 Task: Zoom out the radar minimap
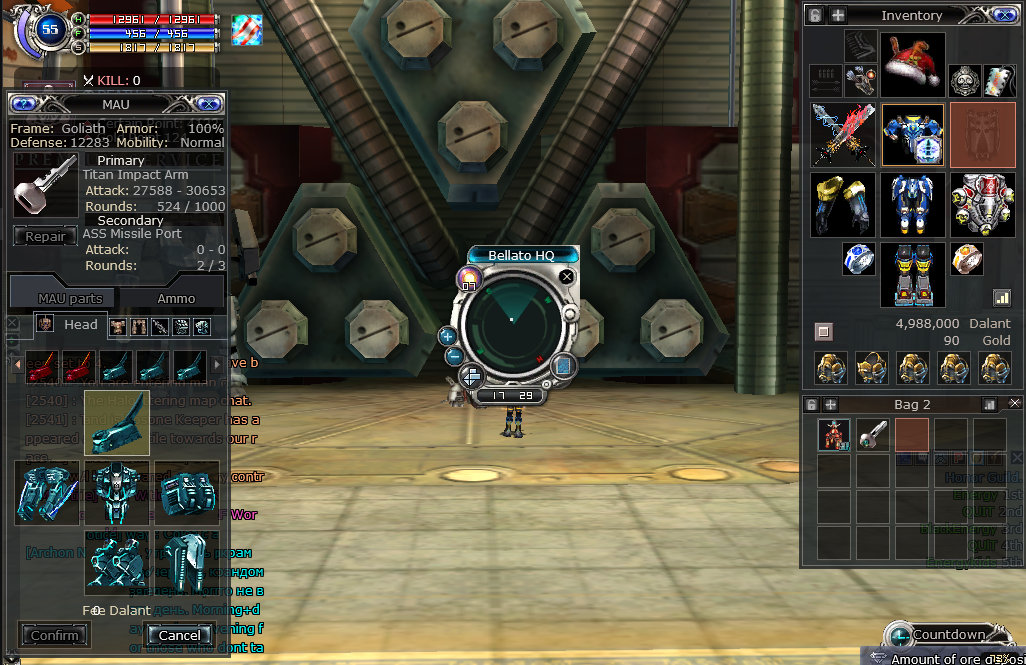[453, 356]
